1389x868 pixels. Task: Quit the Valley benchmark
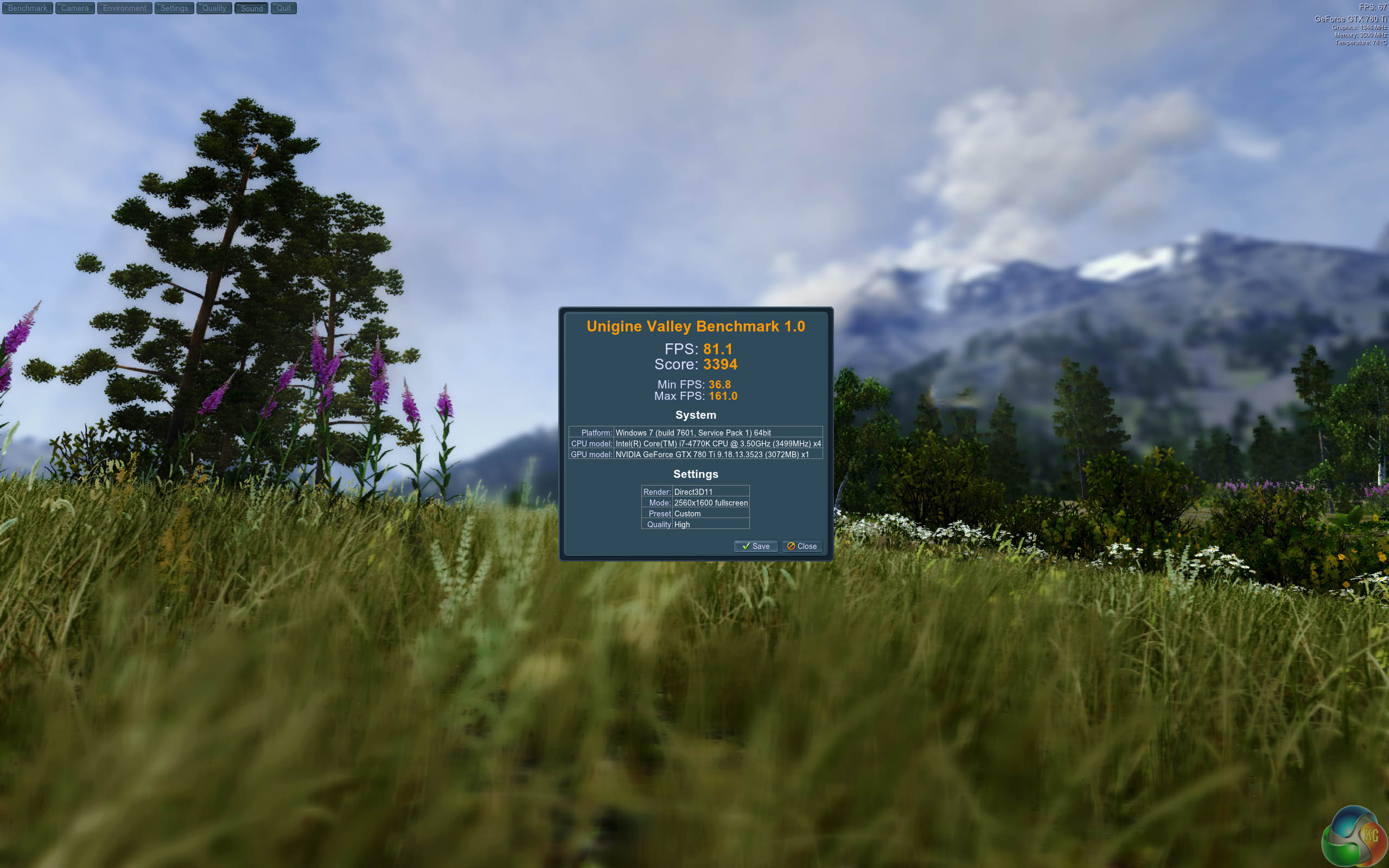tap(284, 8)
